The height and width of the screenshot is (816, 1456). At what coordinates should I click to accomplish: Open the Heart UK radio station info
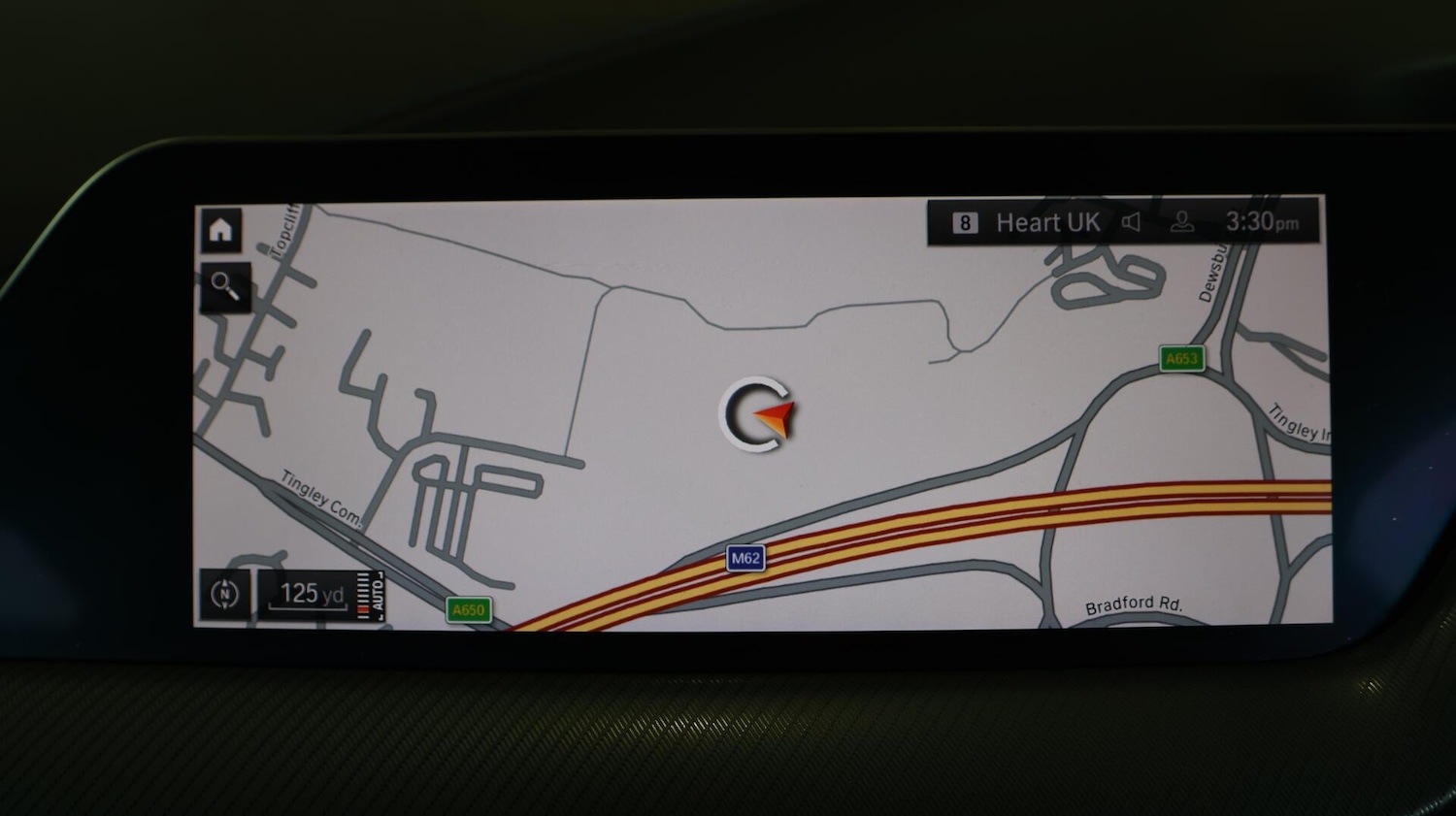(1046, 223)
